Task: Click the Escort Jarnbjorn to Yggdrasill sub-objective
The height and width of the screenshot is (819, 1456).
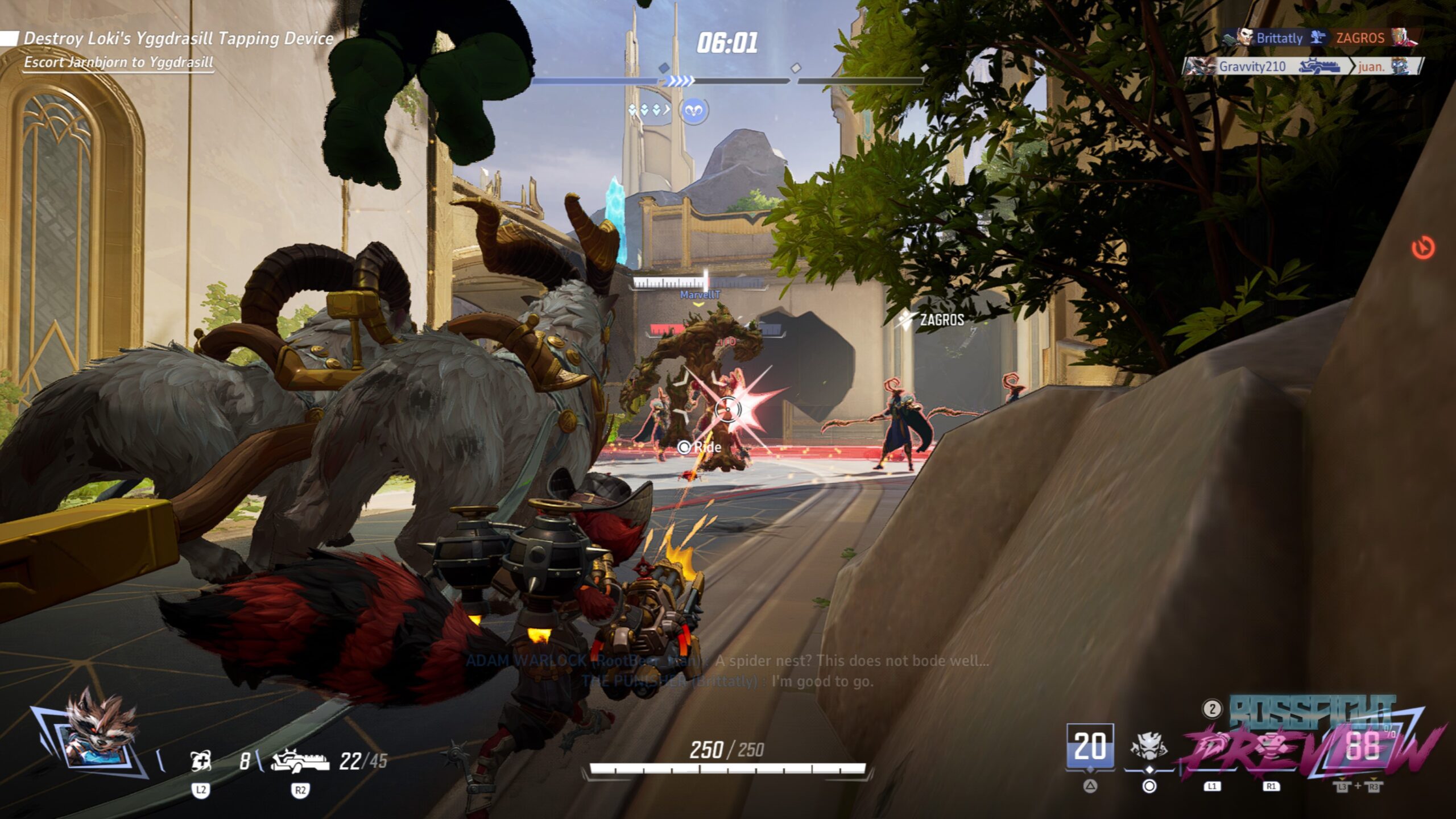Action: tap(118, 62)
